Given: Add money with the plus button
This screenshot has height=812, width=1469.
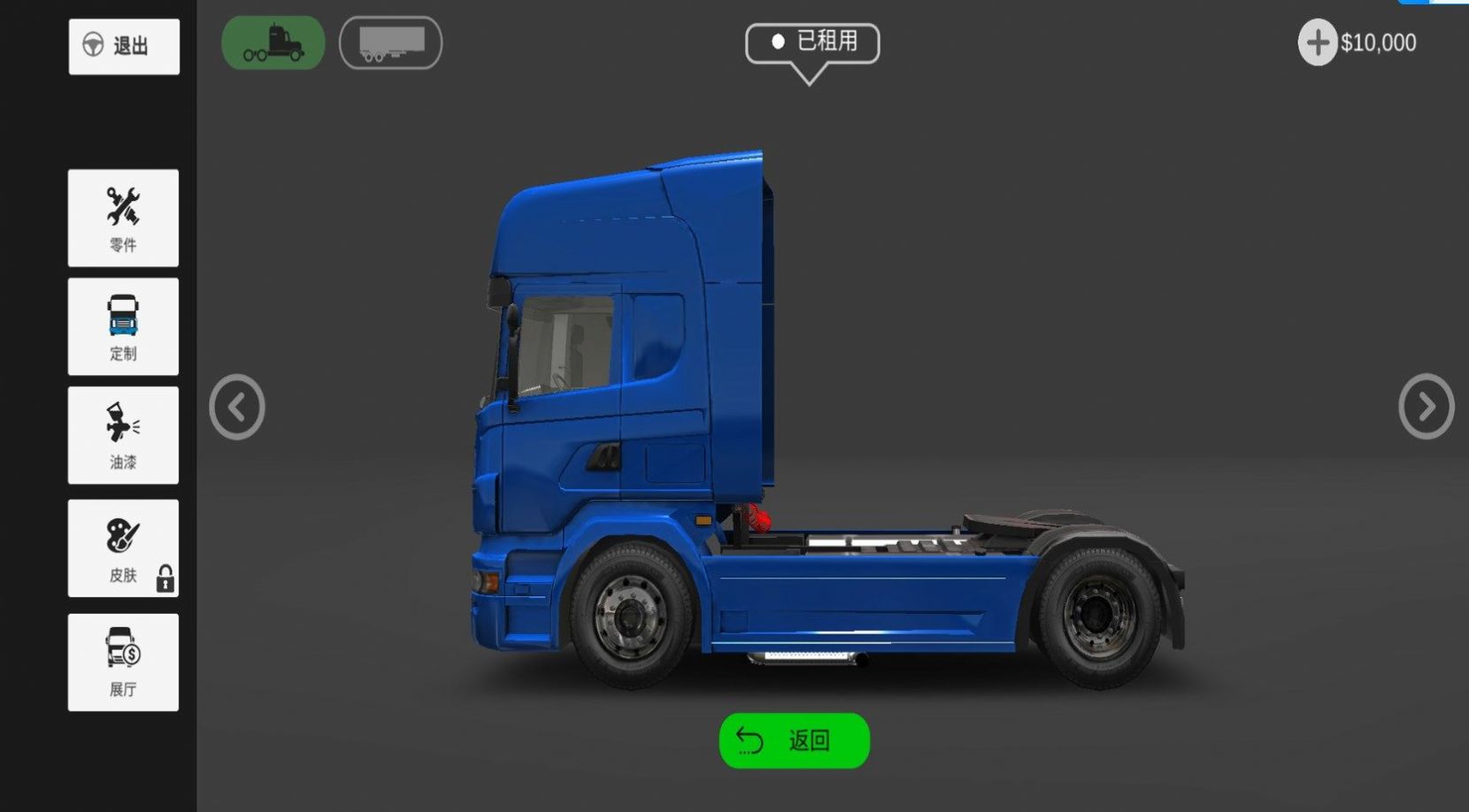Looking at the screenshot, I should 1317,42.
